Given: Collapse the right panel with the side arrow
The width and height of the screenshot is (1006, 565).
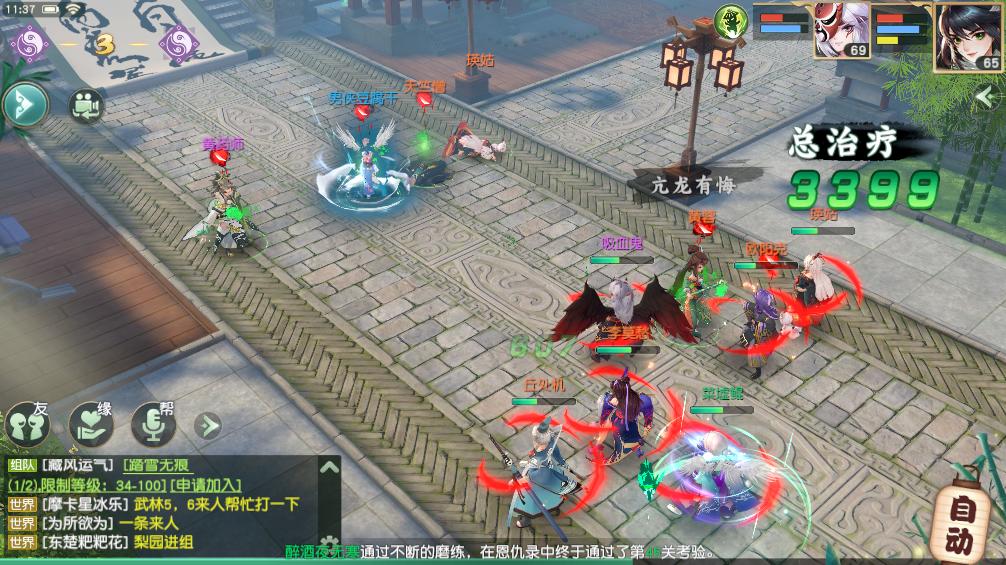Looking at the screenshot, I should 991,95.
